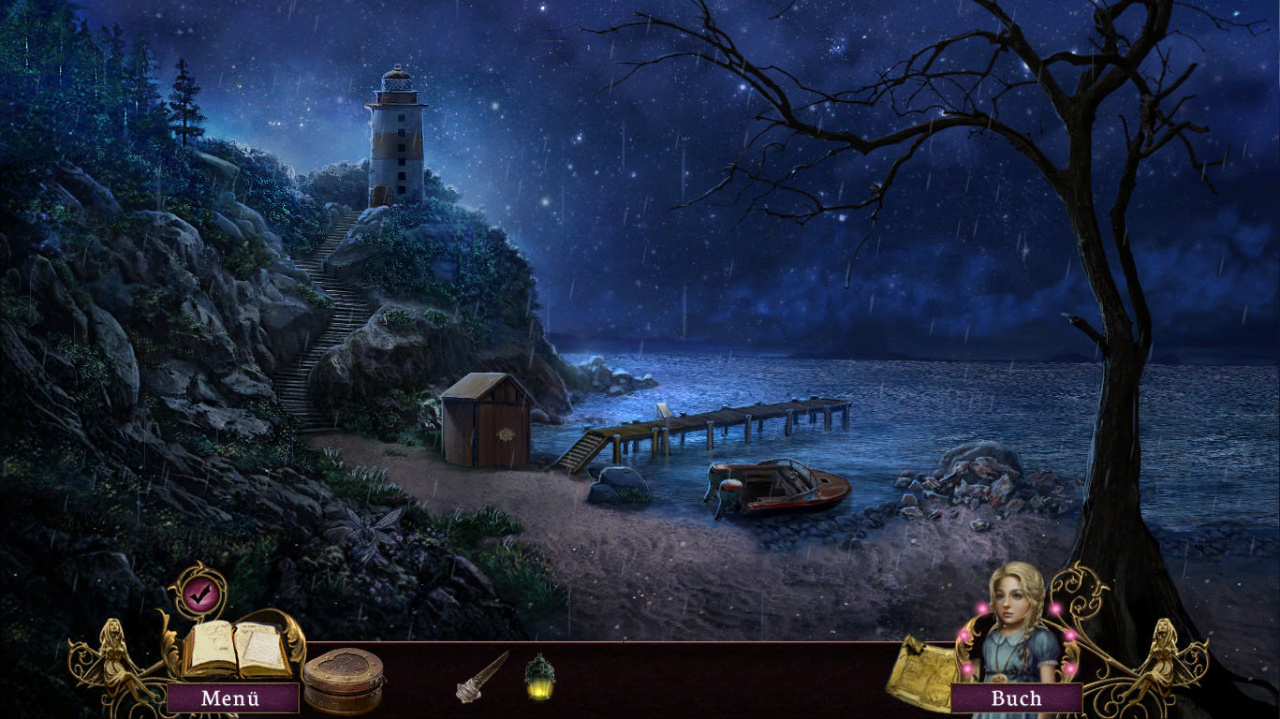Image resolution: width=1280 pixels, height=719 pixels.
Task: Open the Menü button
Action: [231, 698]
